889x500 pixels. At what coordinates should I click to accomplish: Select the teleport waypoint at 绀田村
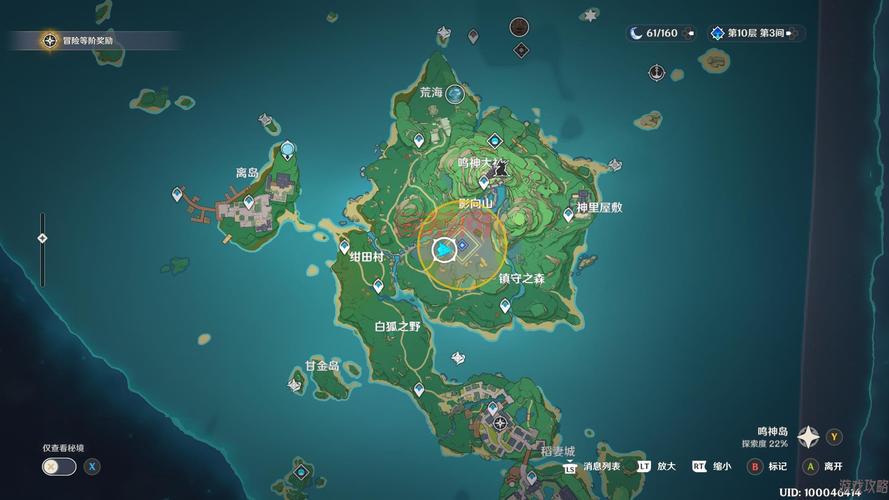click(344, 245)
